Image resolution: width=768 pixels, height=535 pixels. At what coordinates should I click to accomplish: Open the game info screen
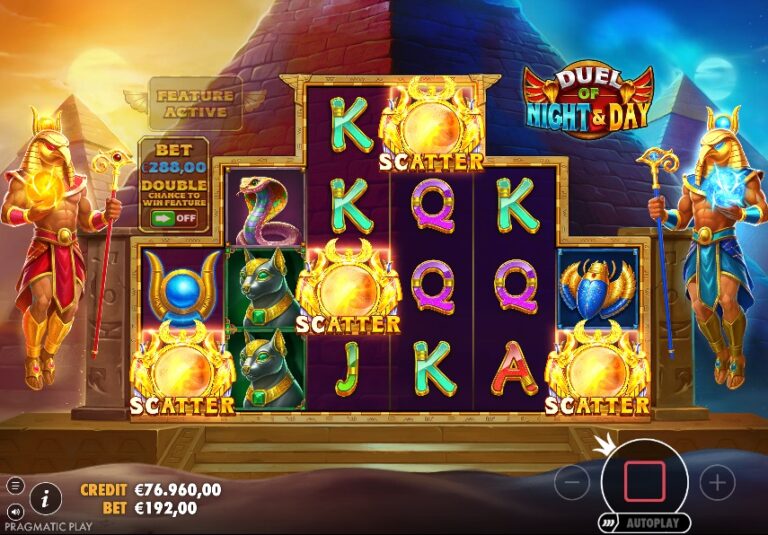tap(44, 496)
